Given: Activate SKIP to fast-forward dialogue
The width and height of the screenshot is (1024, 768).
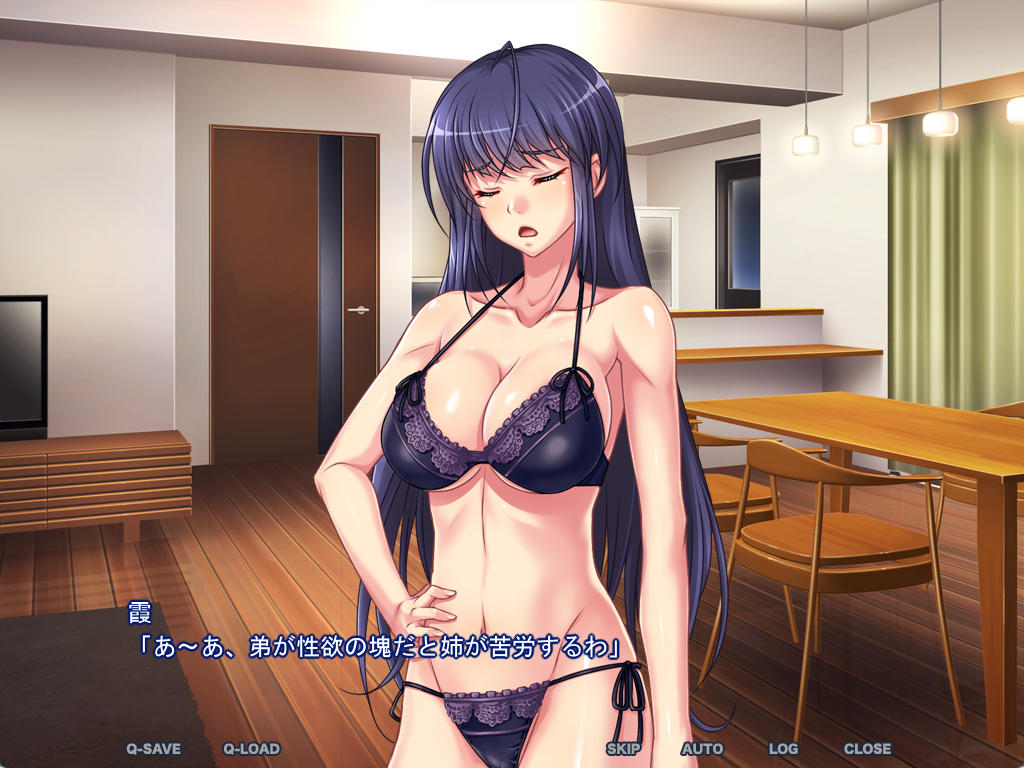Looking at the screenshot, I should (623, 748).
